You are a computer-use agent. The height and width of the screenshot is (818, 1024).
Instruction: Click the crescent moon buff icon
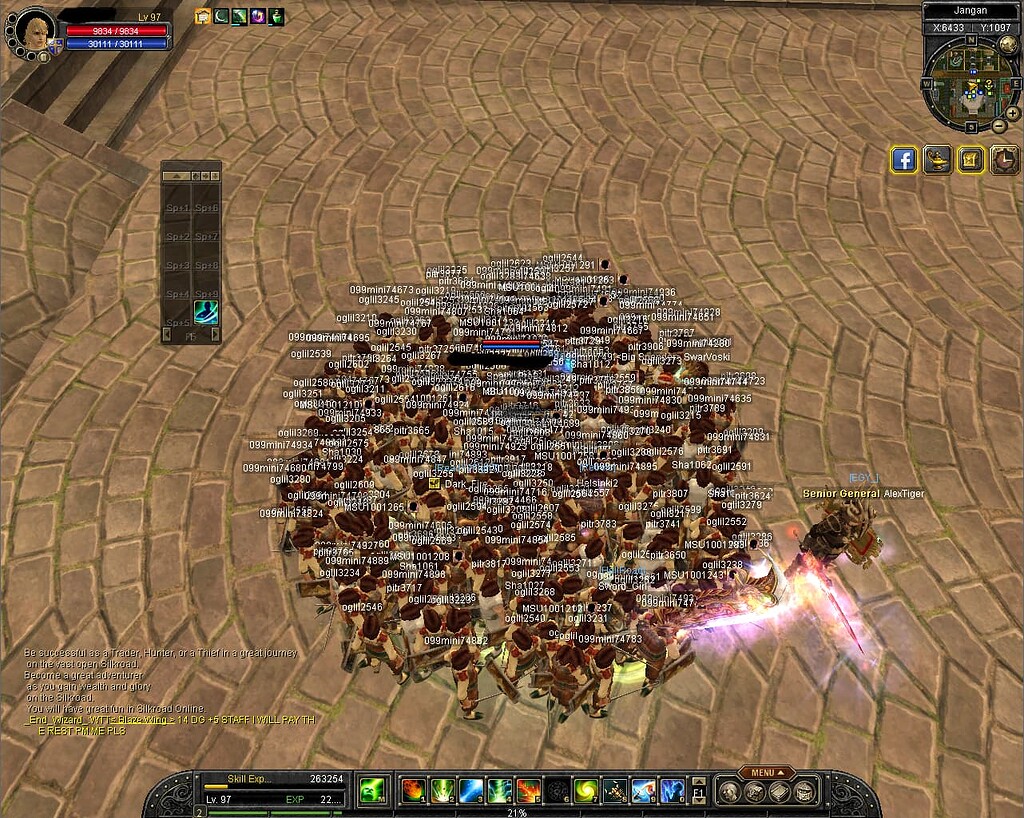coord(221,16)
